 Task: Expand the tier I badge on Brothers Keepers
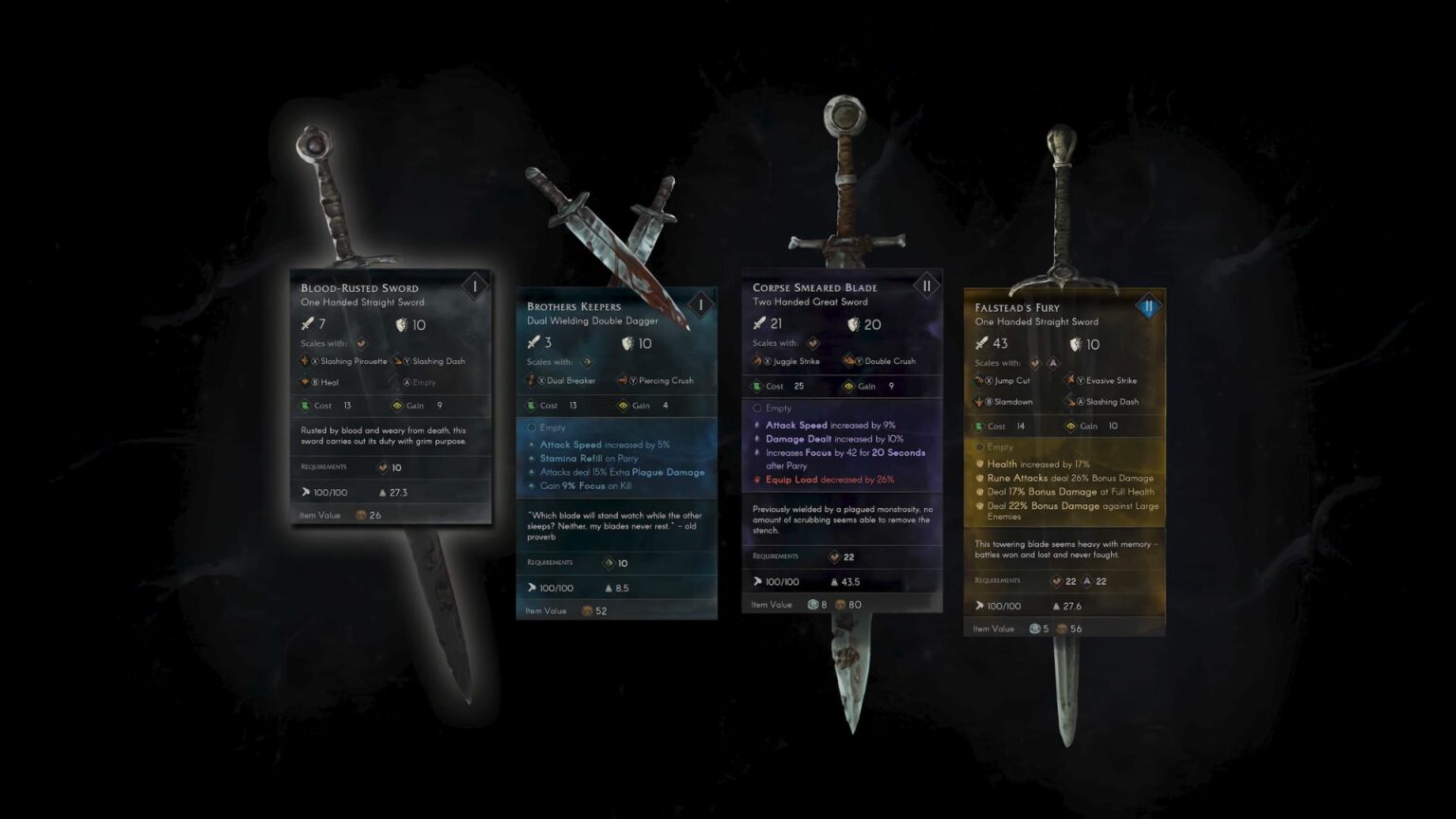pyautogui.click(x=700, y=304)
